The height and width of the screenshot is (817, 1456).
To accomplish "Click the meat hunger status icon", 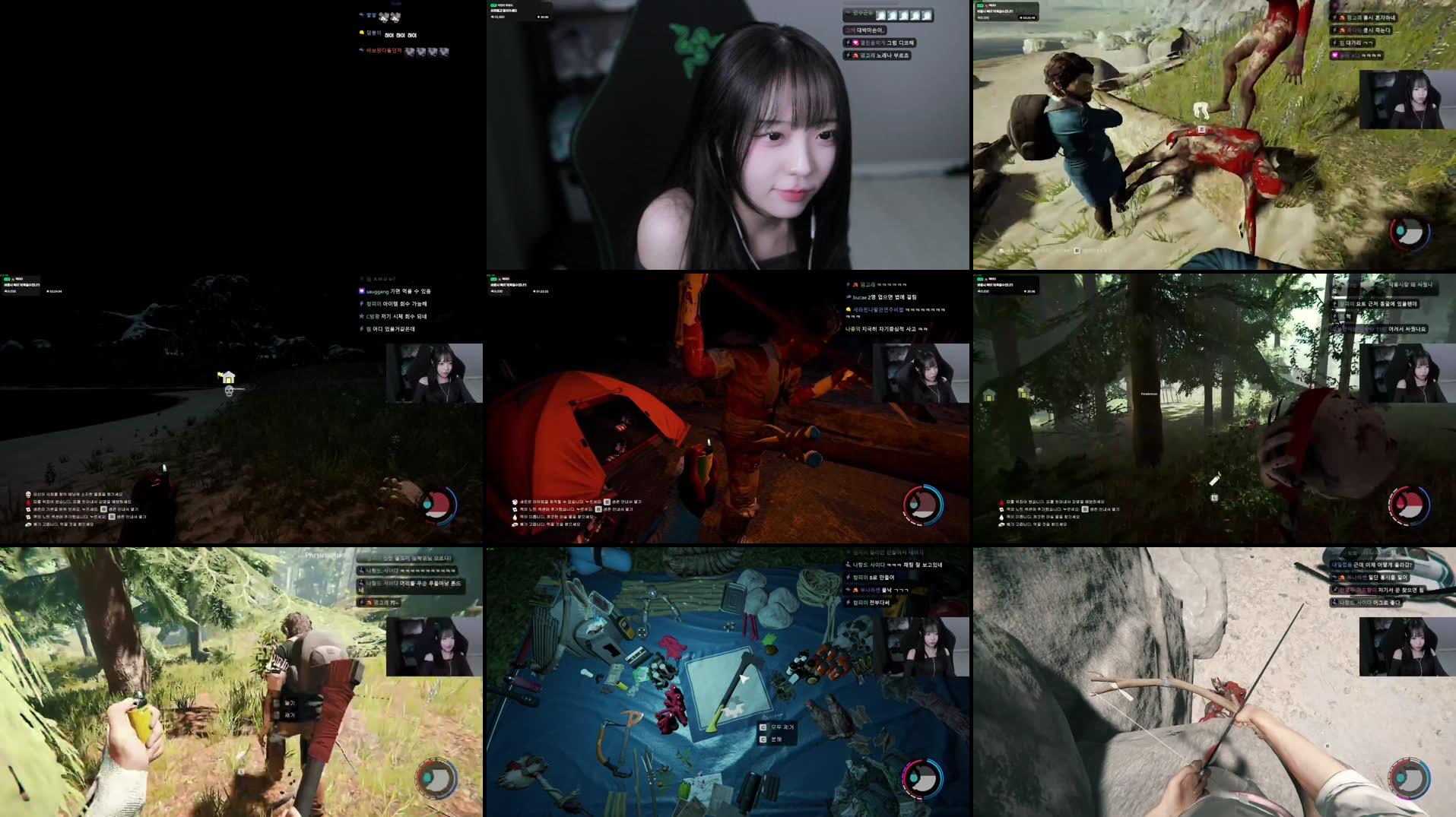I will (x=29, y=524).
